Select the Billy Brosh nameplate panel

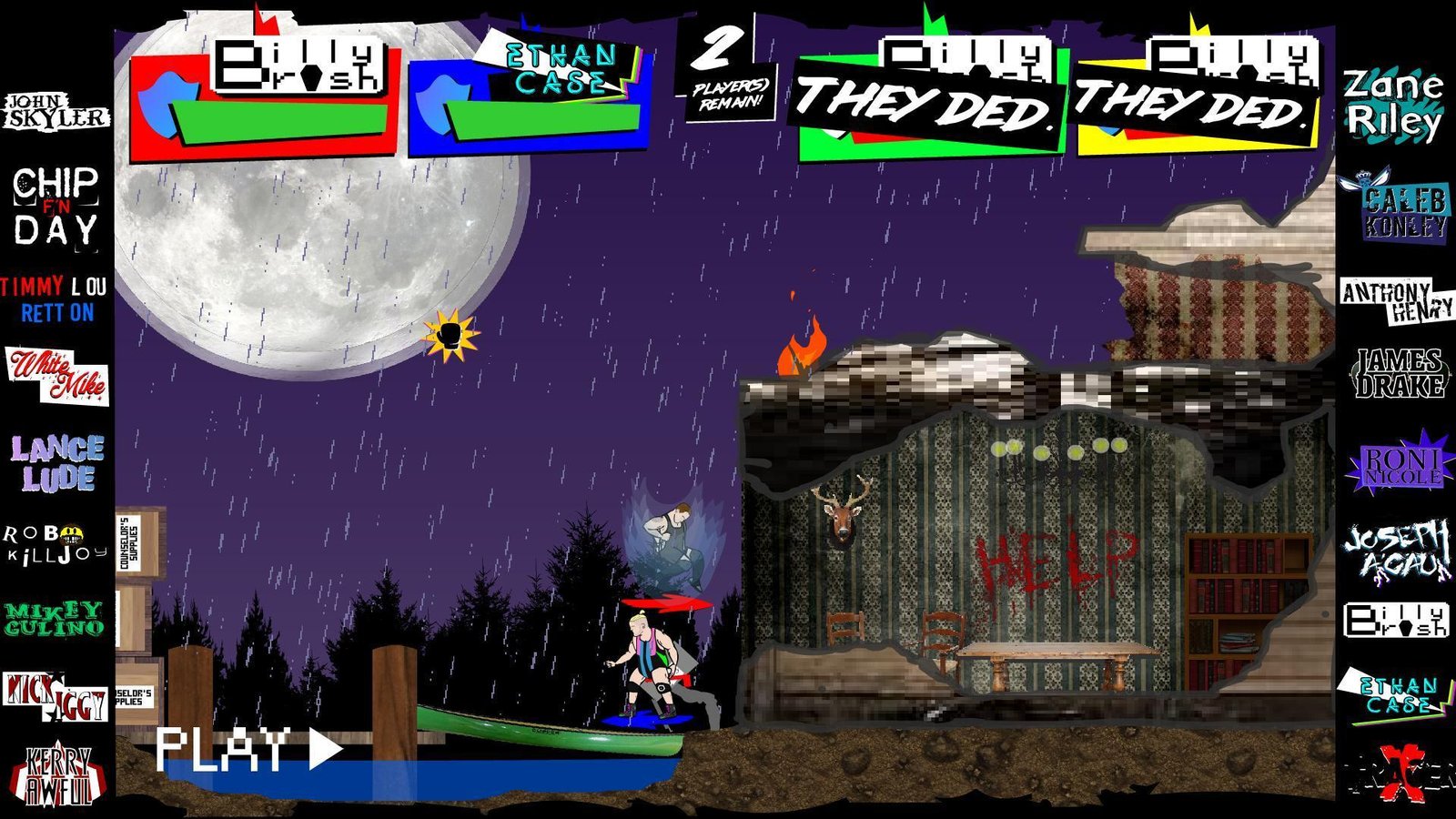[x=300, y=64]
